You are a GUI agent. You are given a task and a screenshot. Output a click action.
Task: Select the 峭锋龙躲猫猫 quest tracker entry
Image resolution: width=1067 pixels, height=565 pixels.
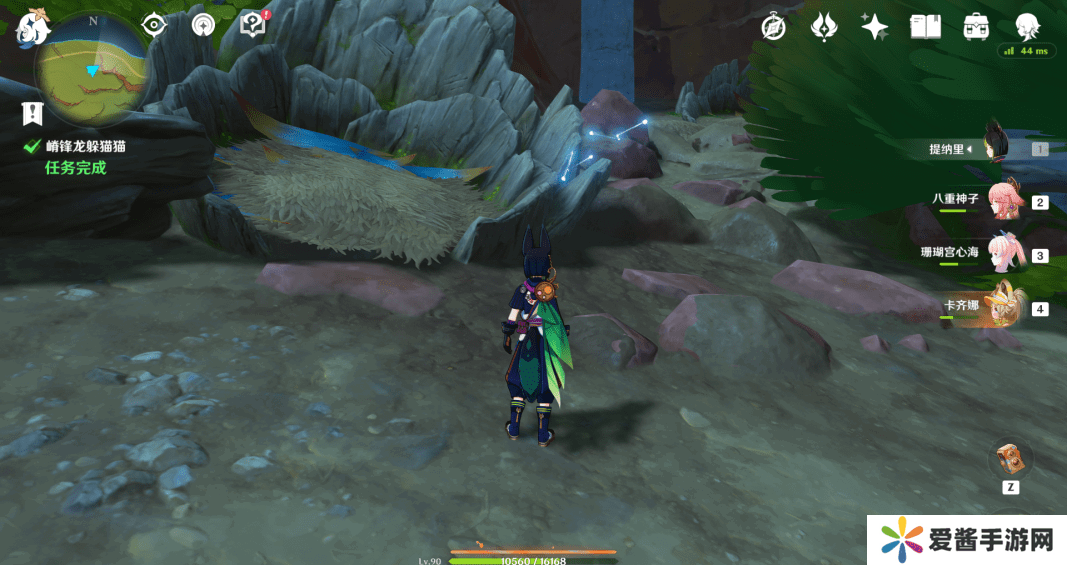coord(85,146)
